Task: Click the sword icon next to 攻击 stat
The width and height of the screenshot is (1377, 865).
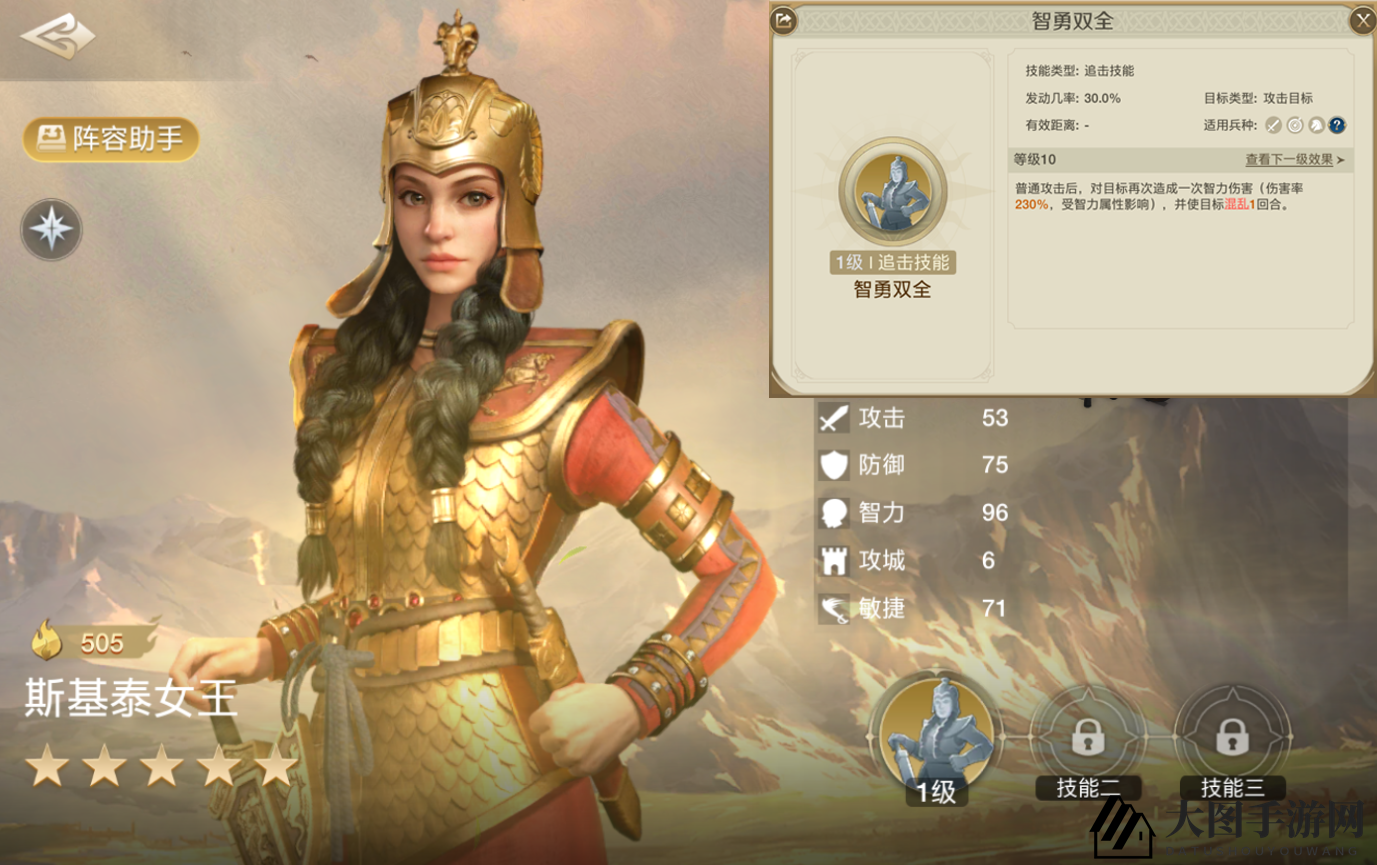Action: tap(833, 418)
